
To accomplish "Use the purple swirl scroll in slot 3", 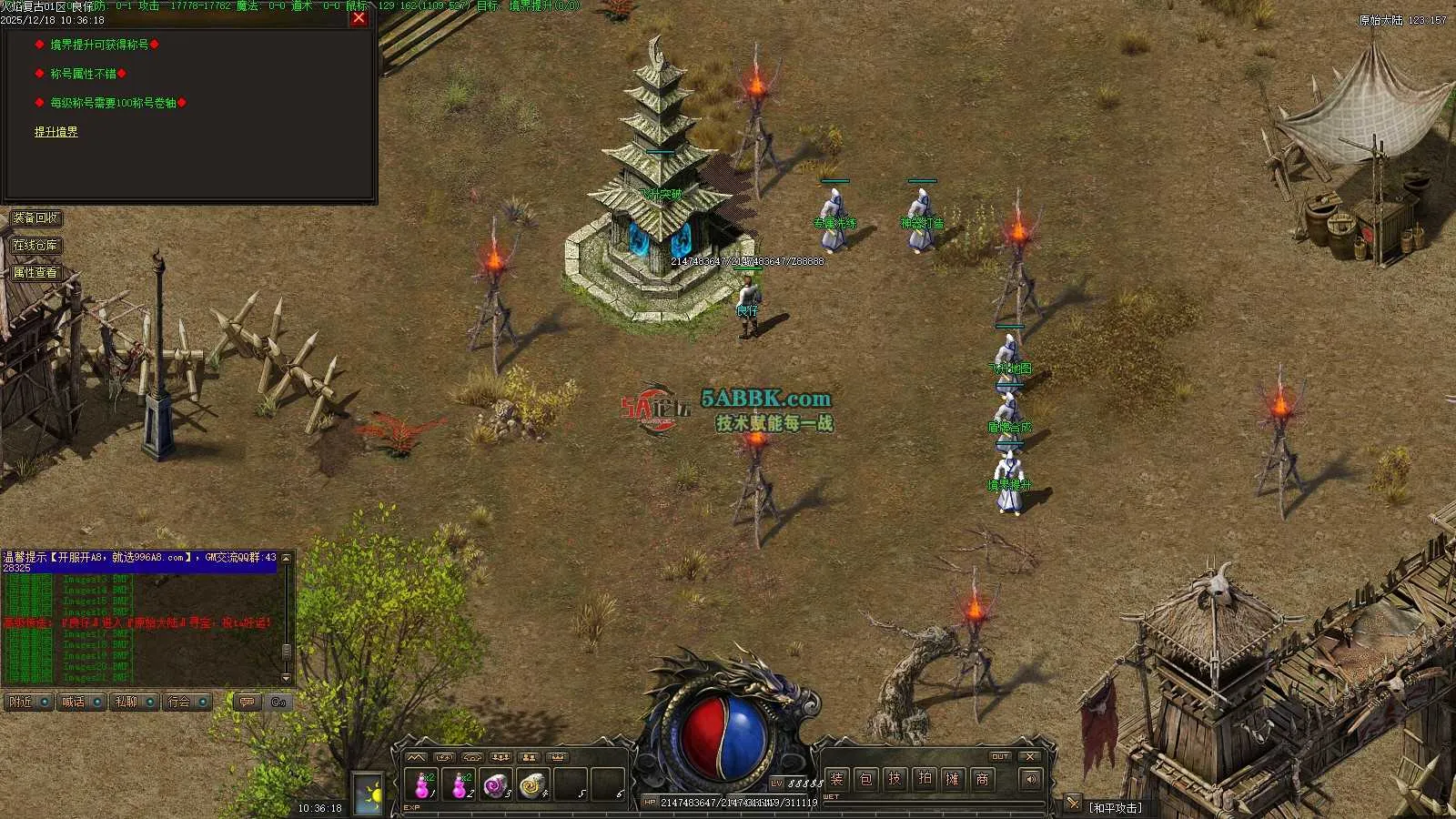I will pos(496,784).
